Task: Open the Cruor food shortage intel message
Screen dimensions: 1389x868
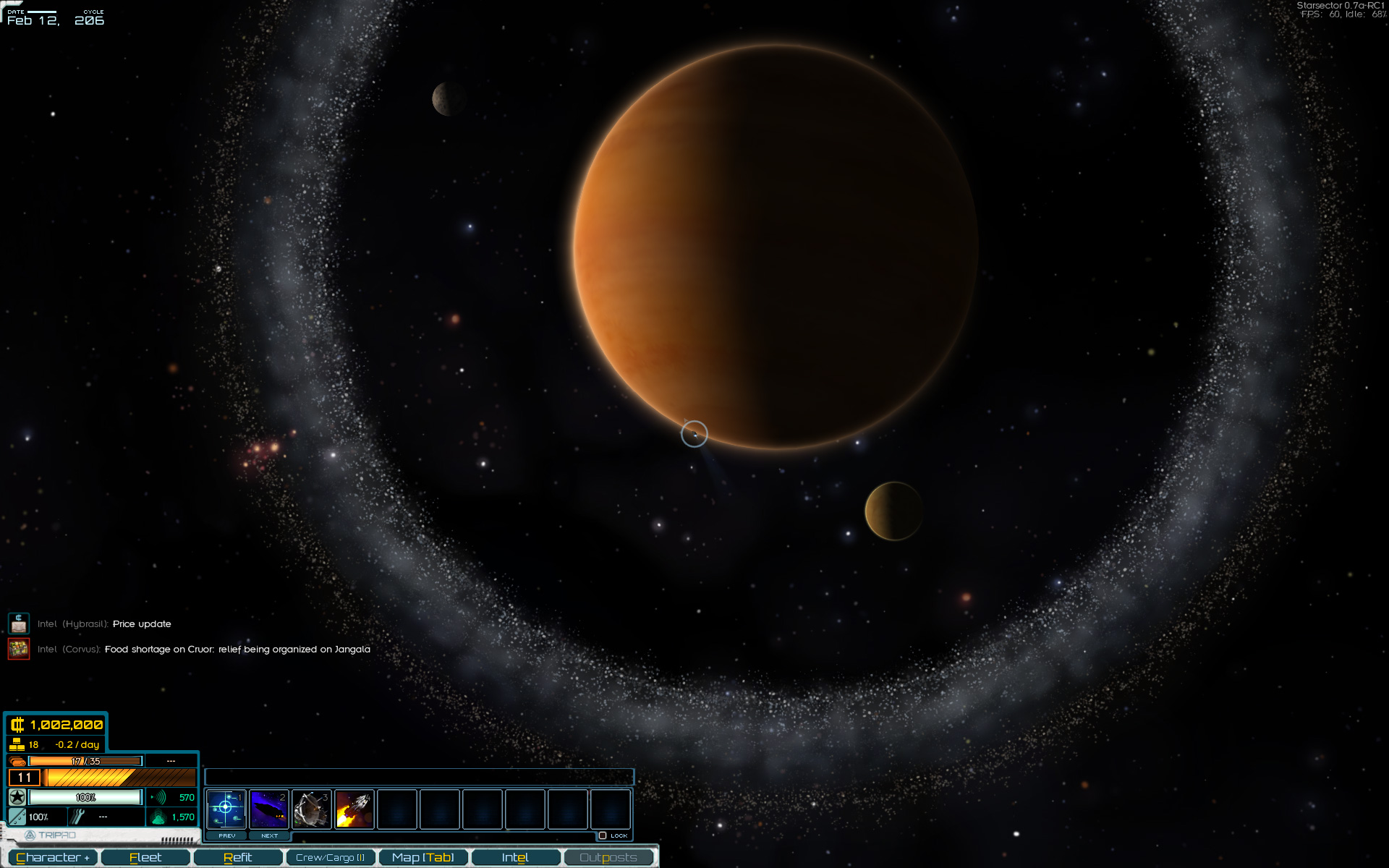Action: [x=237, y=649]
